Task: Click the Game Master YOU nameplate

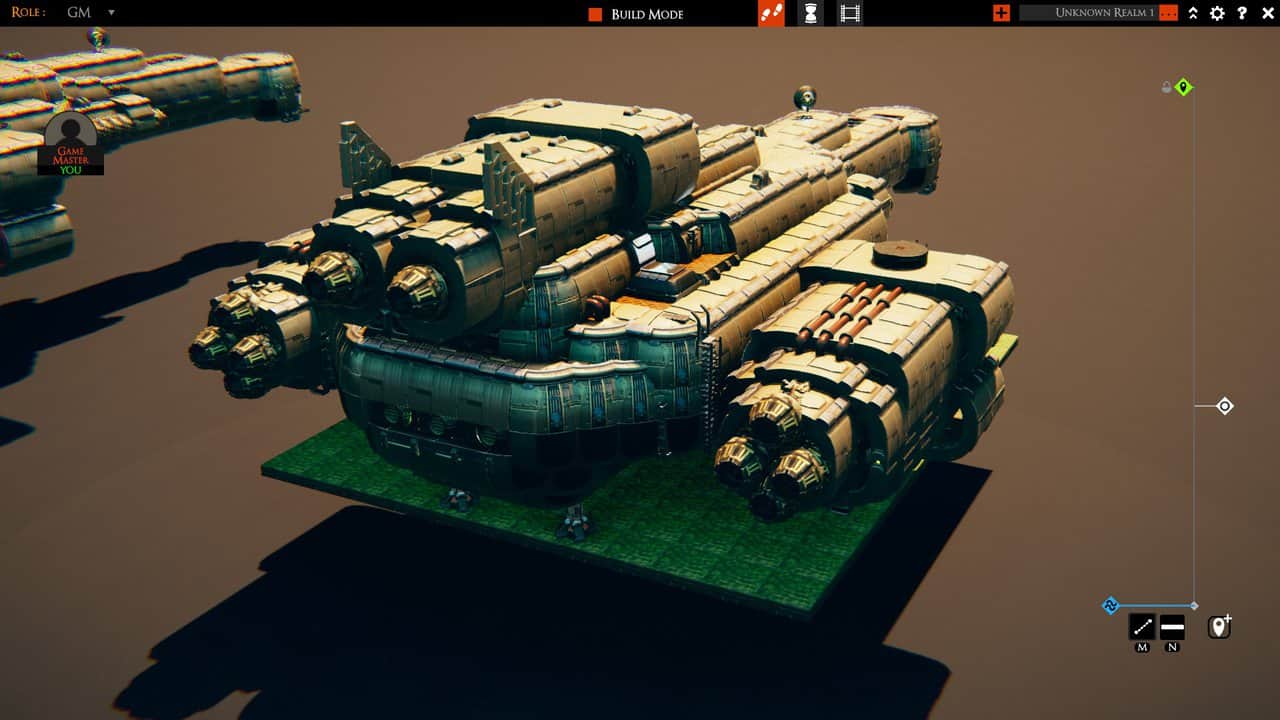Action: click(70, 160)
